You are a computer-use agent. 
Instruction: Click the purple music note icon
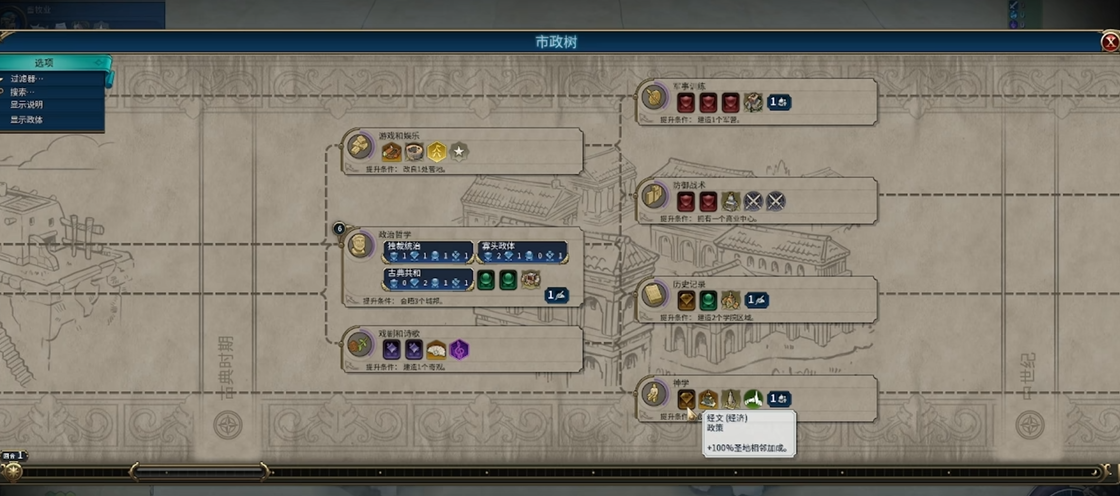(459, 350)
